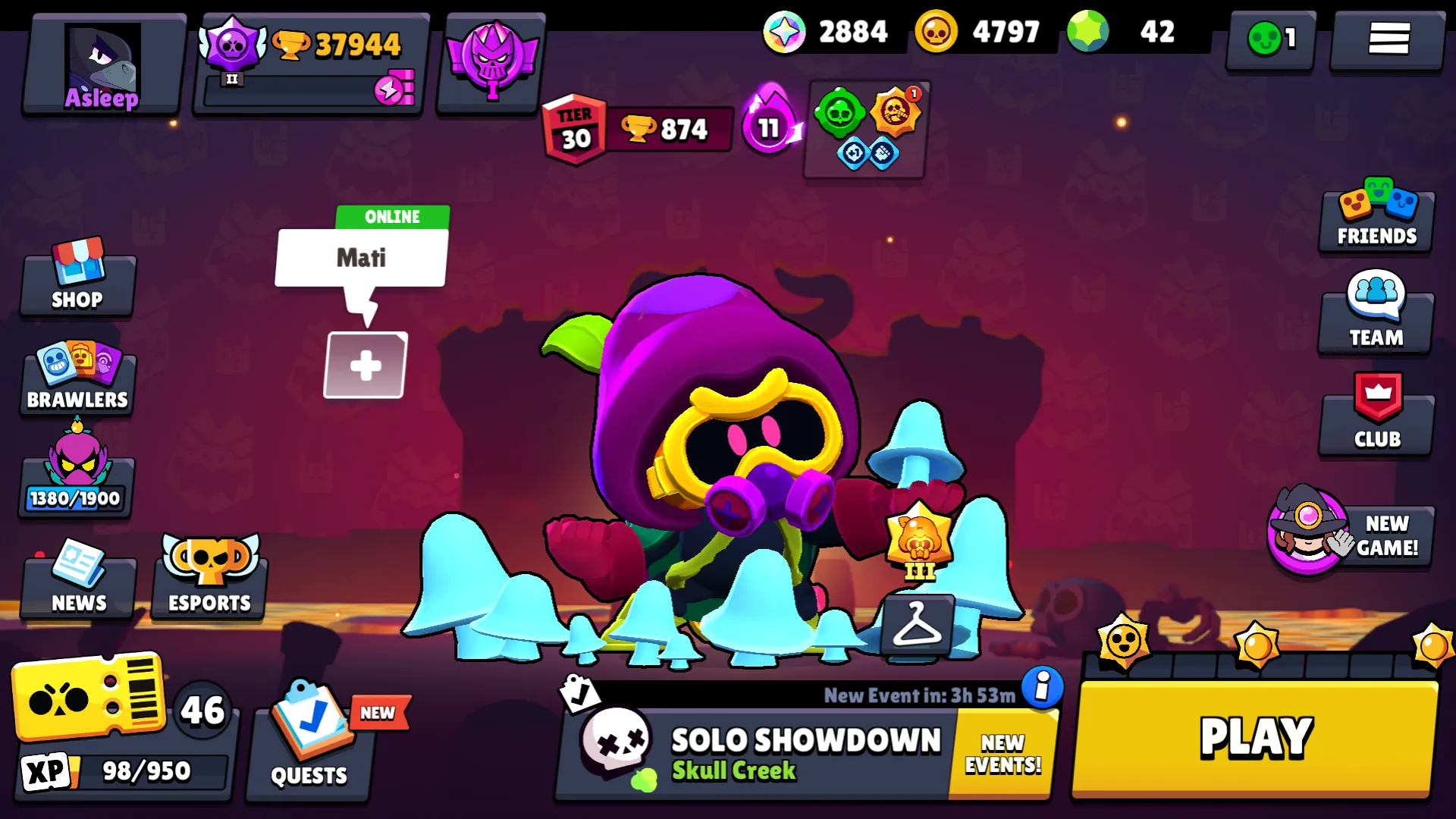Screen dimensions: 1456x819
Task: Open the Brawlers menu
Action: pos(77,379)
